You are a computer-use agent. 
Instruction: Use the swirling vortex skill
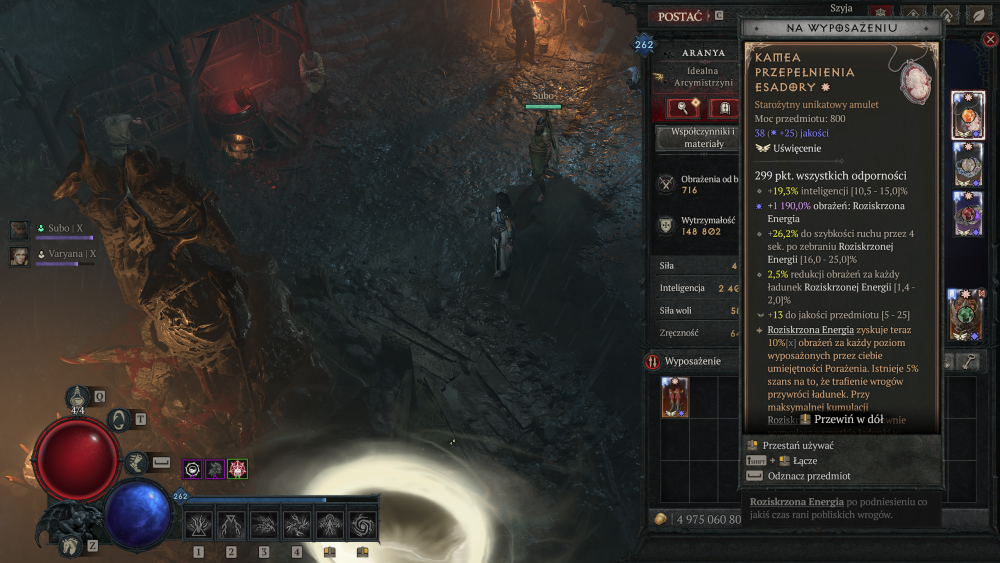(x=362, y=524)
